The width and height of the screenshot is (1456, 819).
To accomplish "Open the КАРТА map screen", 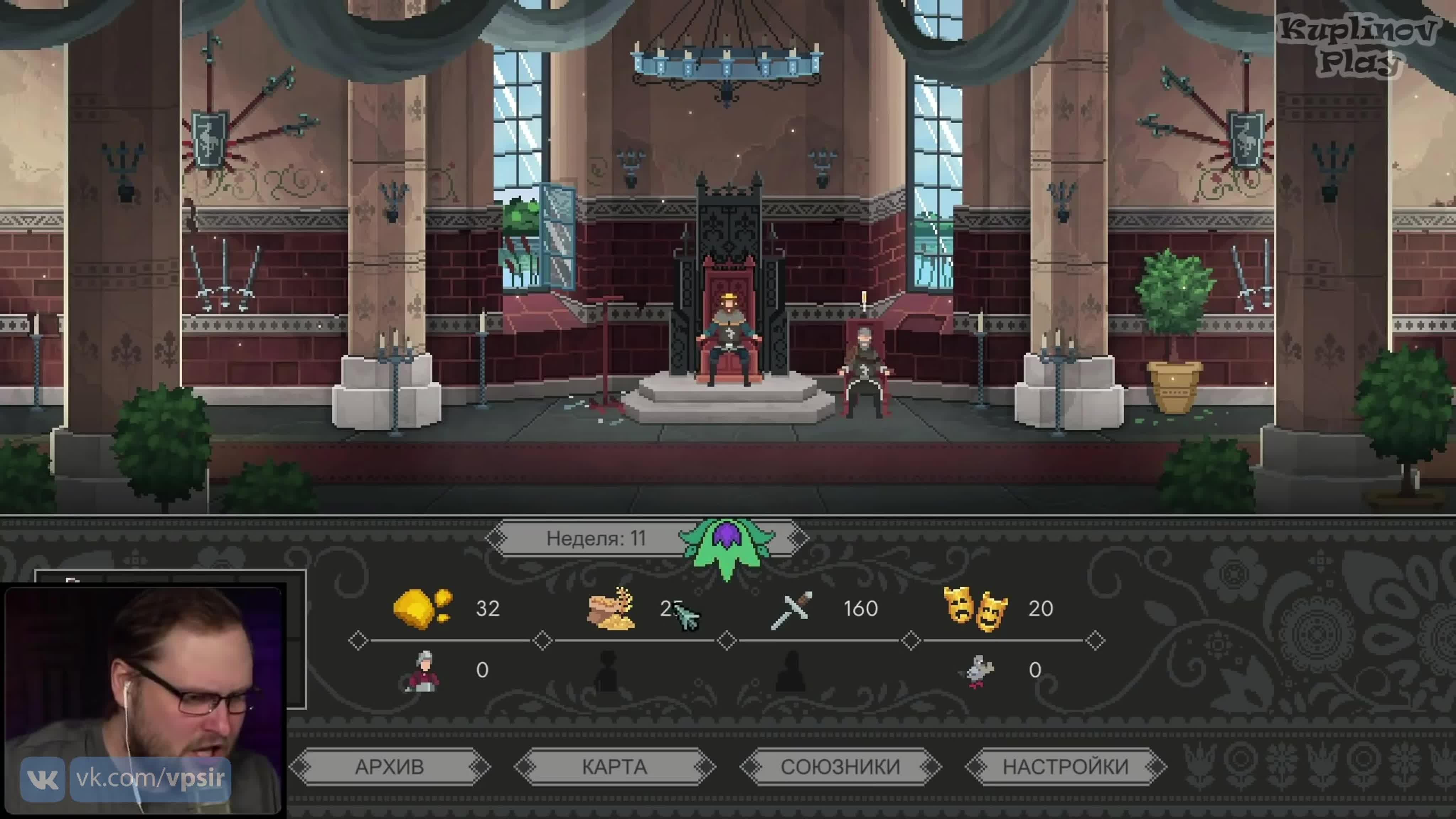I will click(x=614, y=767).
